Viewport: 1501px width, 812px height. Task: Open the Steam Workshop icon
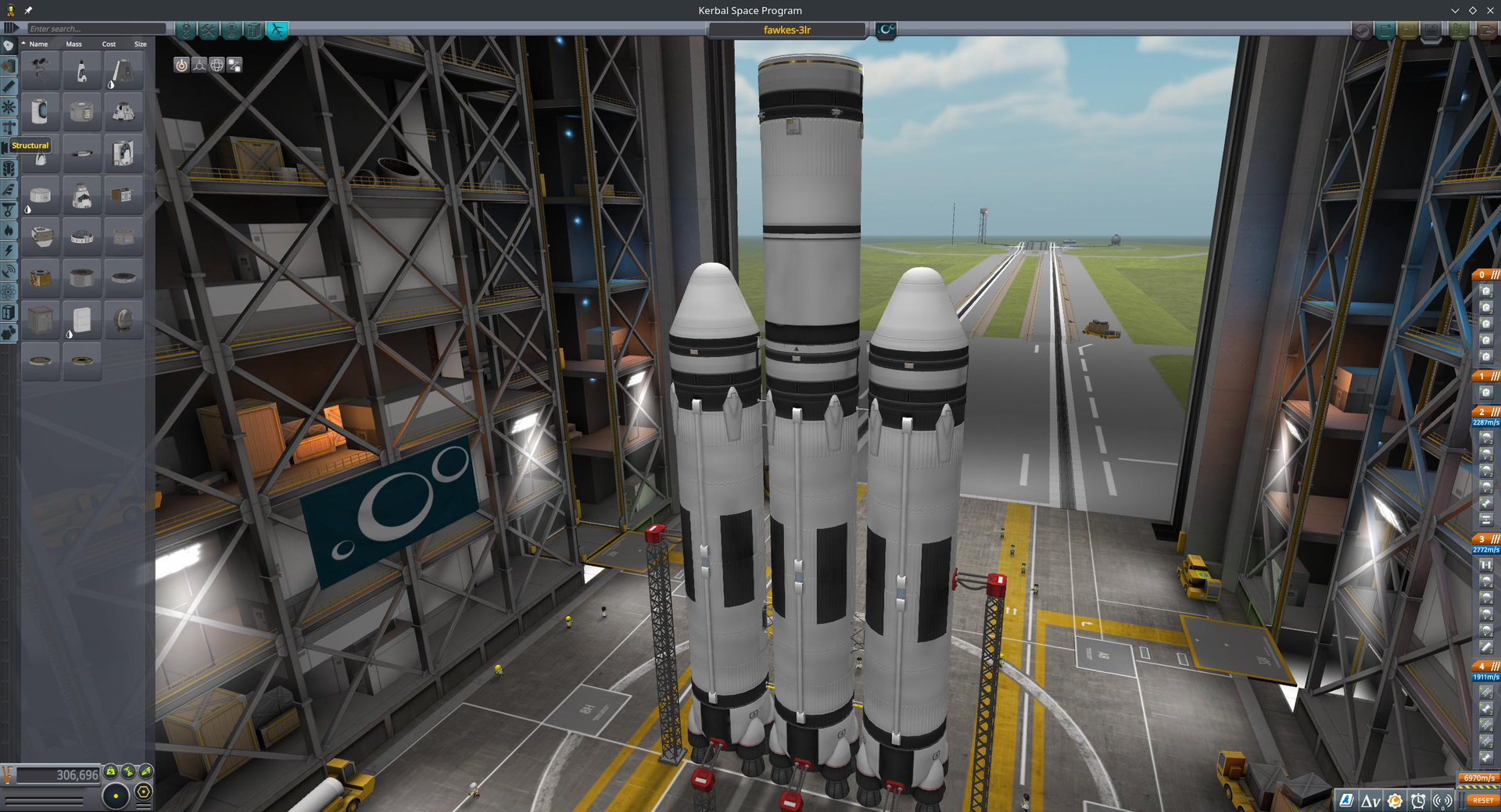[1363, 31]
